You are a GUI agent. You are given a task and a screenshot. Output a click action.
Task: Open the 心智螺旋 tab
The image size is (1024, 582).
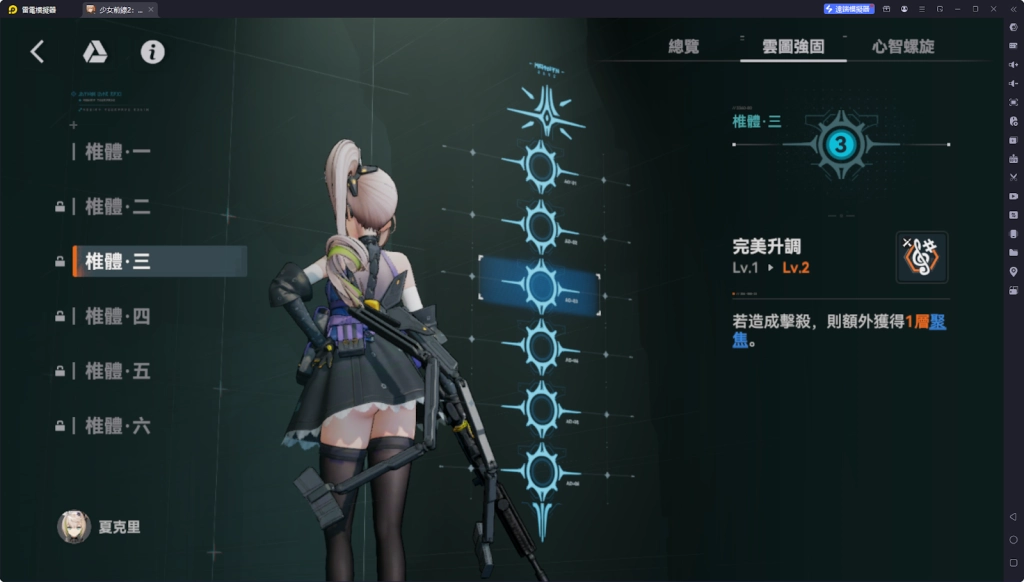(903, 46)
